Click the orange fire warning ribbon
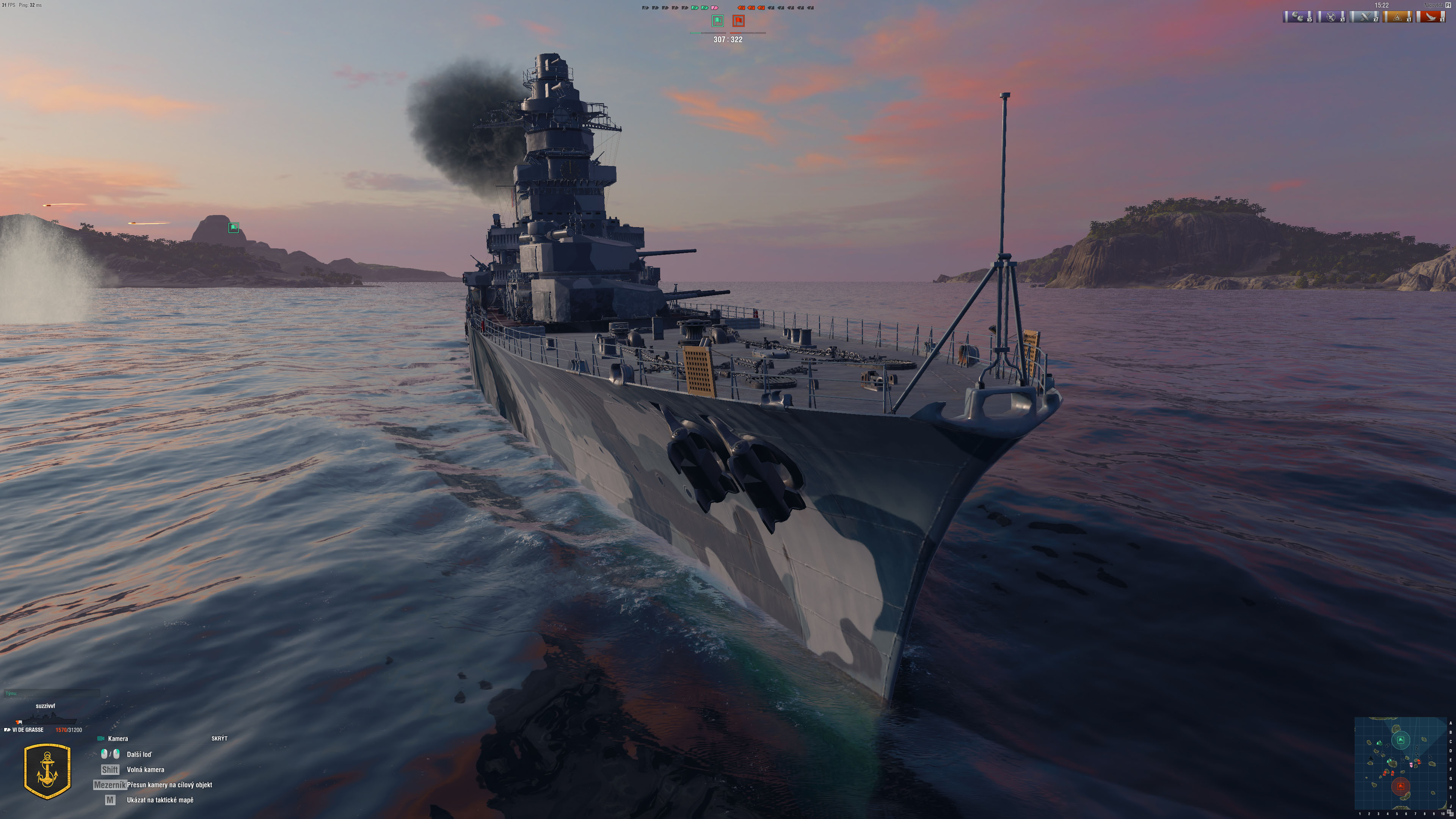The width and height of the screenshot is (1456, 819). [x=1397, y=17]
